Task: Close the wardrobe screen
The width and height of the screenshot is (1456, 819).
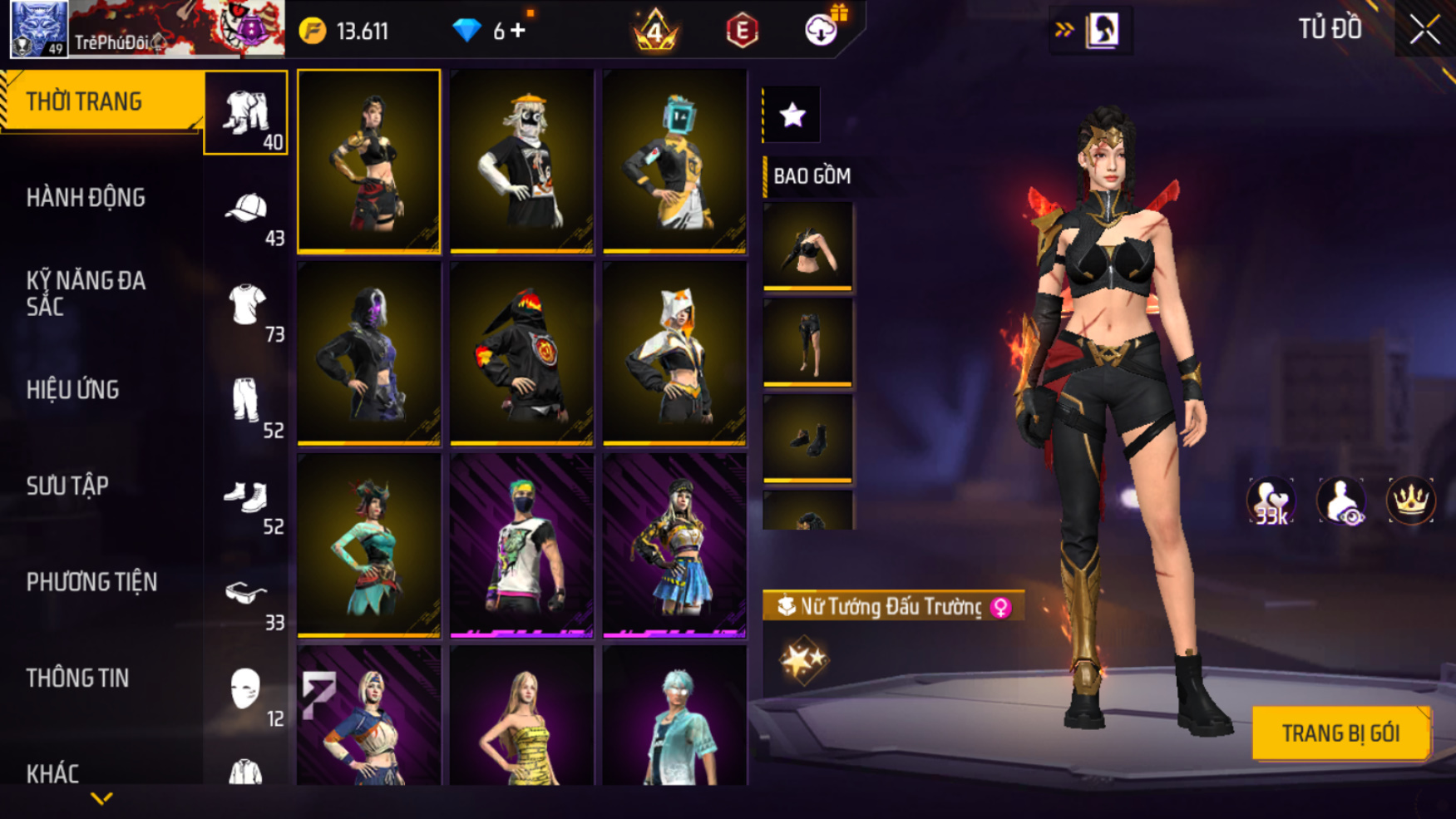Action: [1424, 30]
